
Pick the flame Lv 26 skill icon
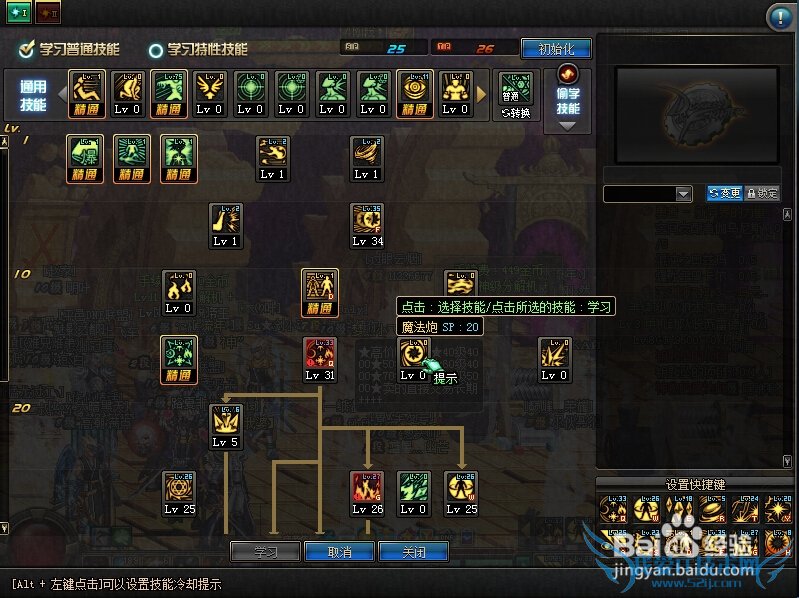[x=367, y=487]
